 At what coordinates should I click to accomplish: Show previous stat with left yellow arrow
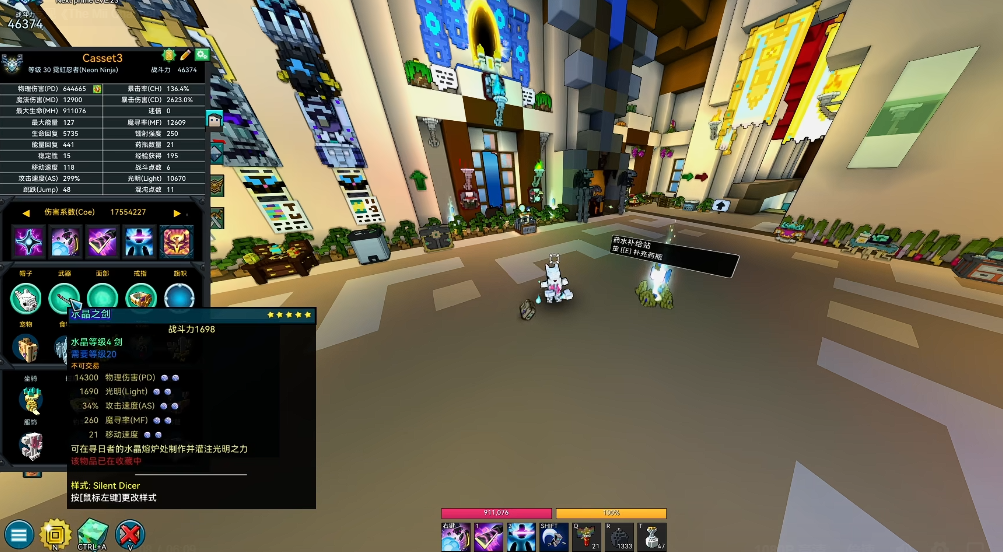(26, 213)
